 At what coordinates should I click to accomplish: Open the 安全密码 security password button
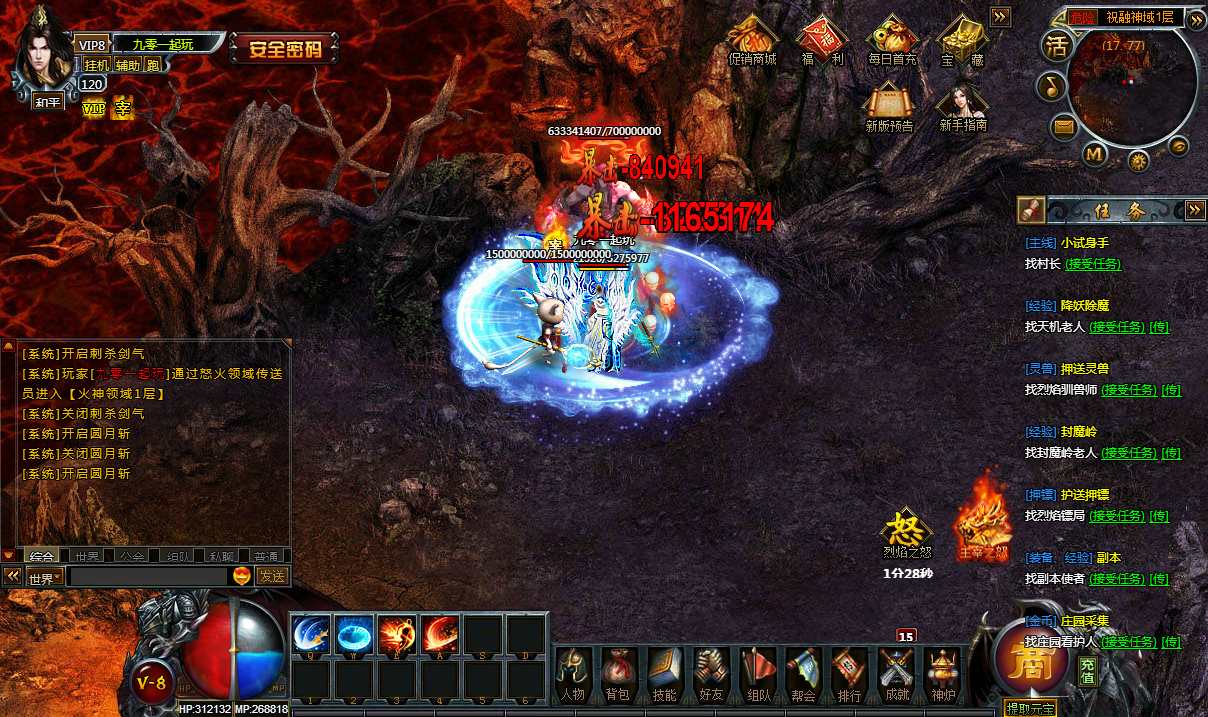[x=285, y=48]
